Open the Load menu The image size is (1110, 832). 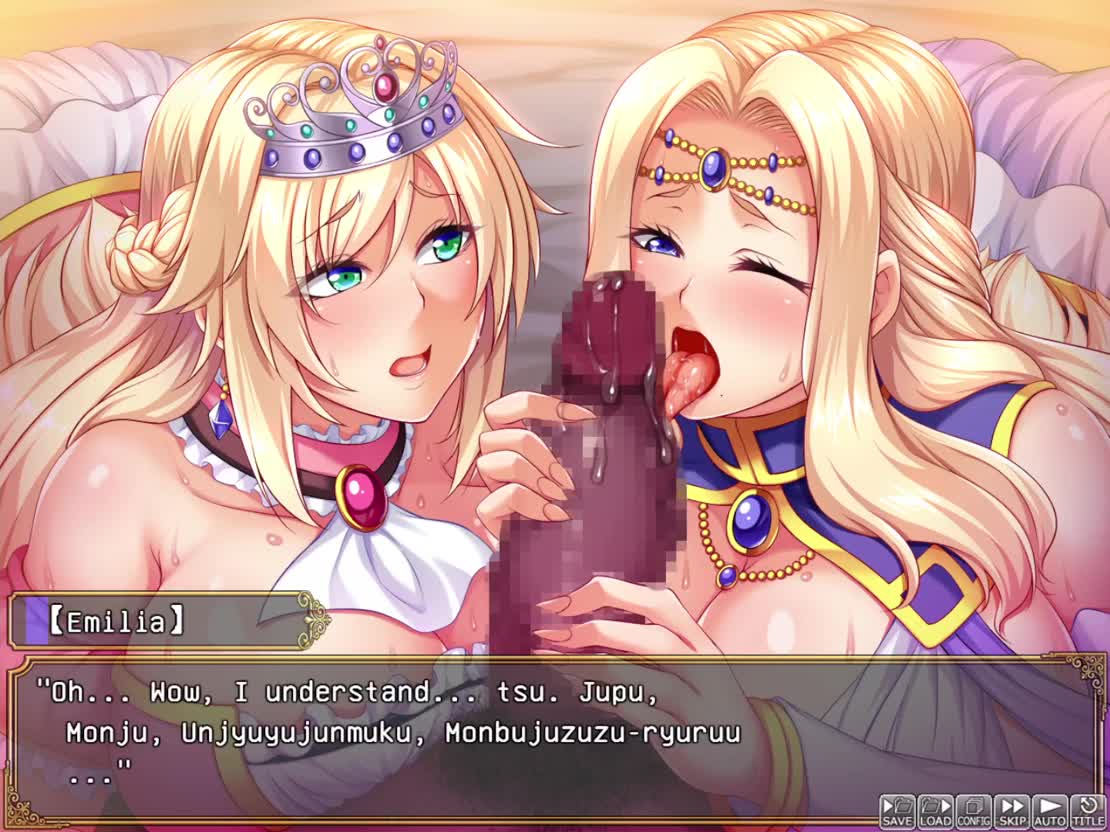(935, 811)
